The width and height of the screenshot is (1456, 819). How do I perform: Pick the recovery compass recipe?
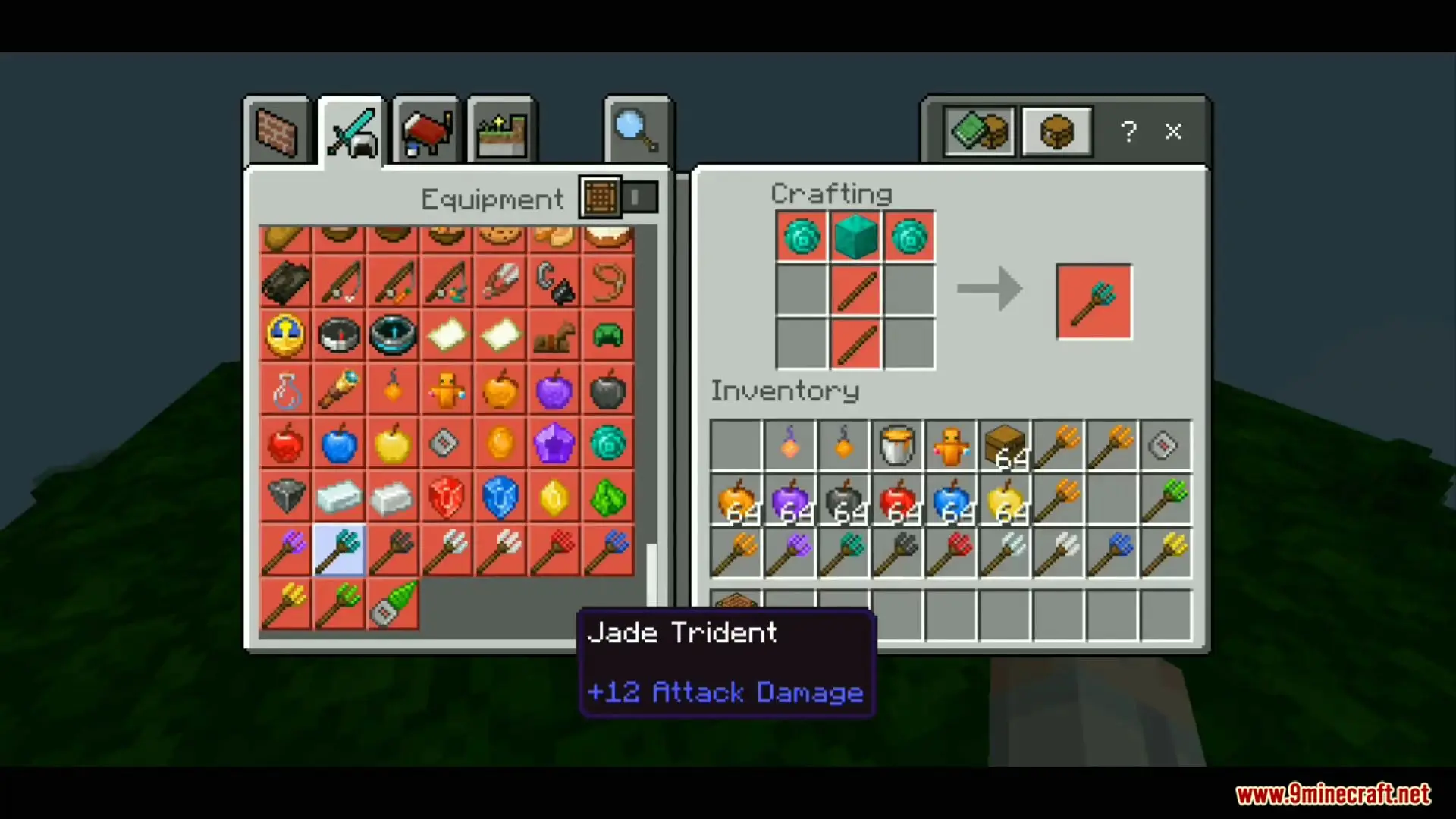pyautogui.click(x=393, y=334)
